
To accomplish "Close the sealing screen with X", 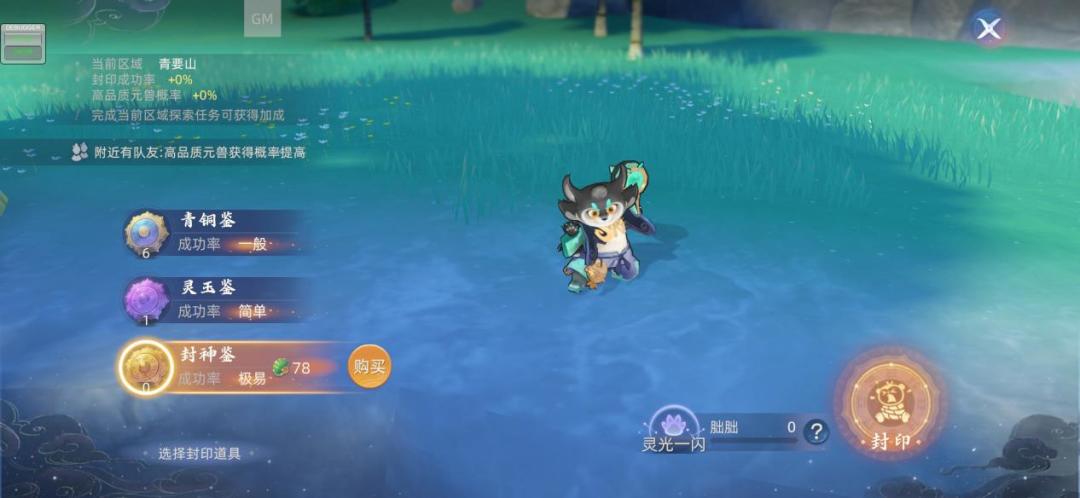I will click(x=989, y=29).
